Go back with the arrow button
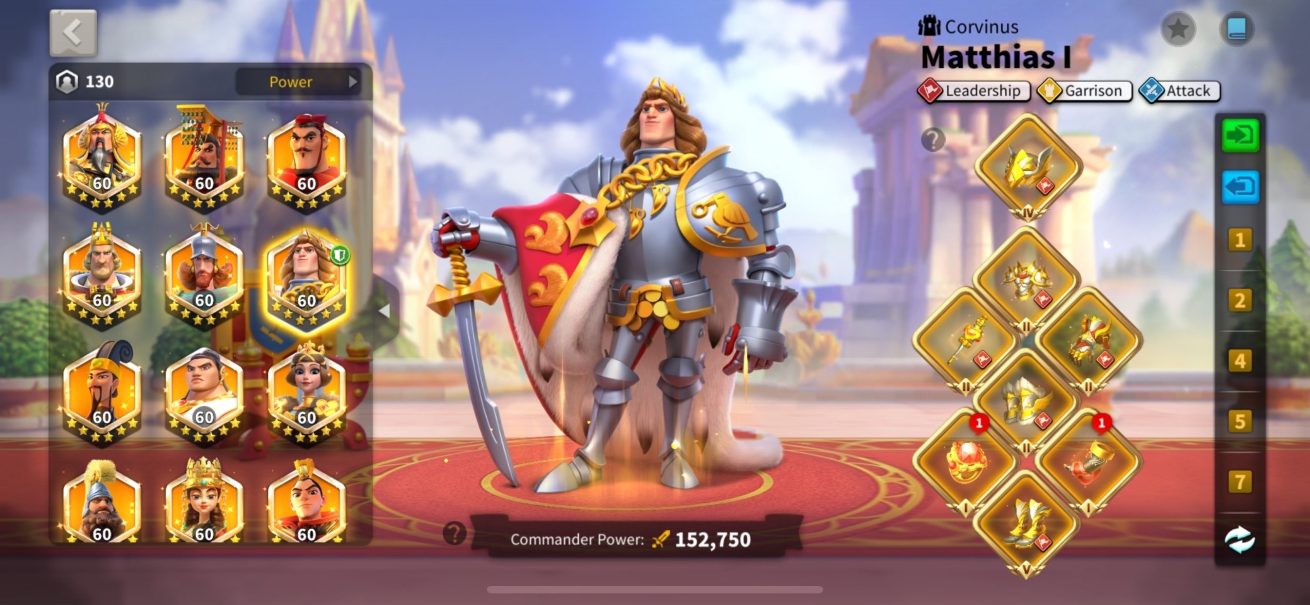This screenshot has width=1310, height=605. [73, 33]
